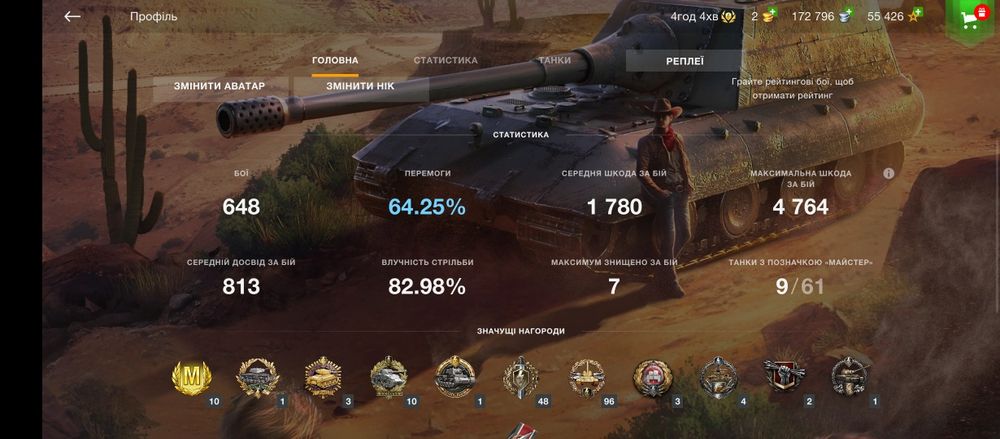Image resolution: width=1000 pixels, height=439 pixels.
Task: Show info about statistics with the i icon
Action: [x=888, y=173]
